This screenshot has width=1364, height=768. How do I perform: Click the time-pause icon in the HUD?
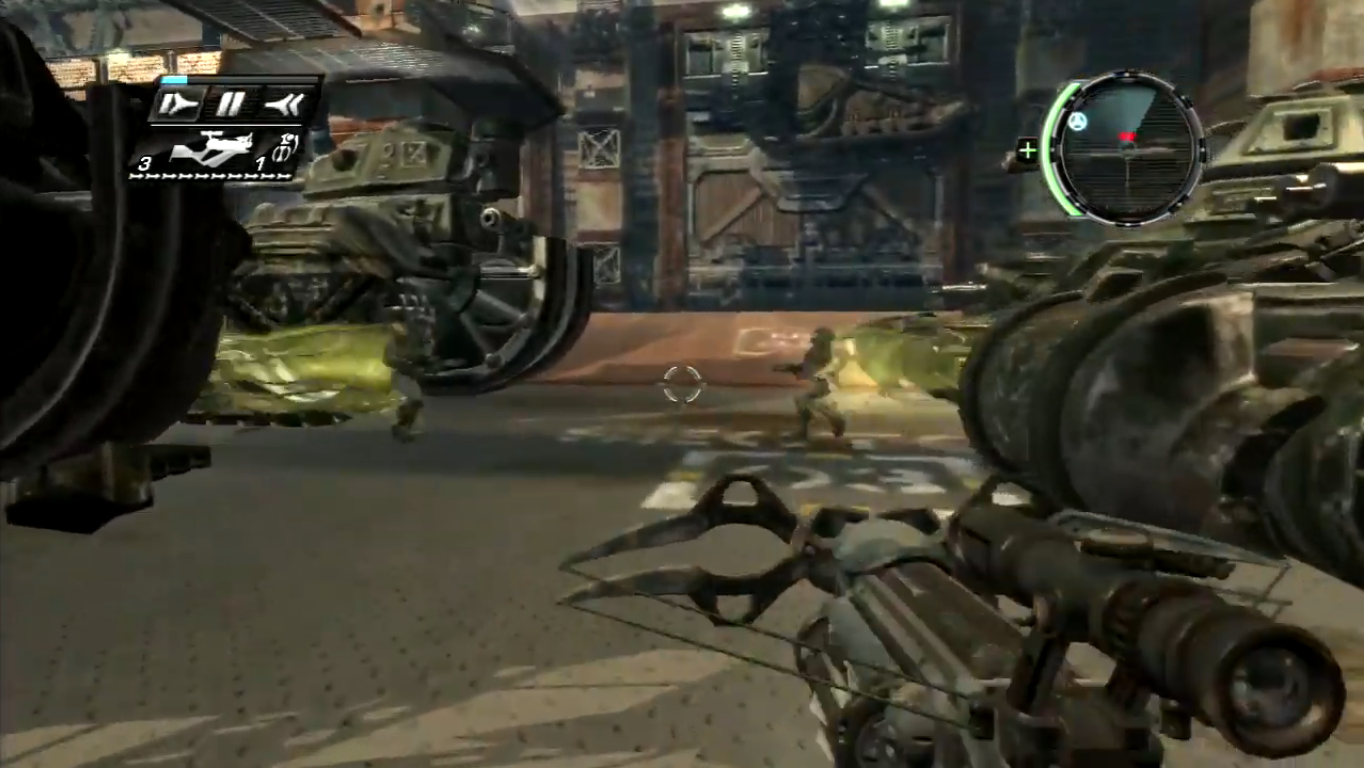point(230,102)
